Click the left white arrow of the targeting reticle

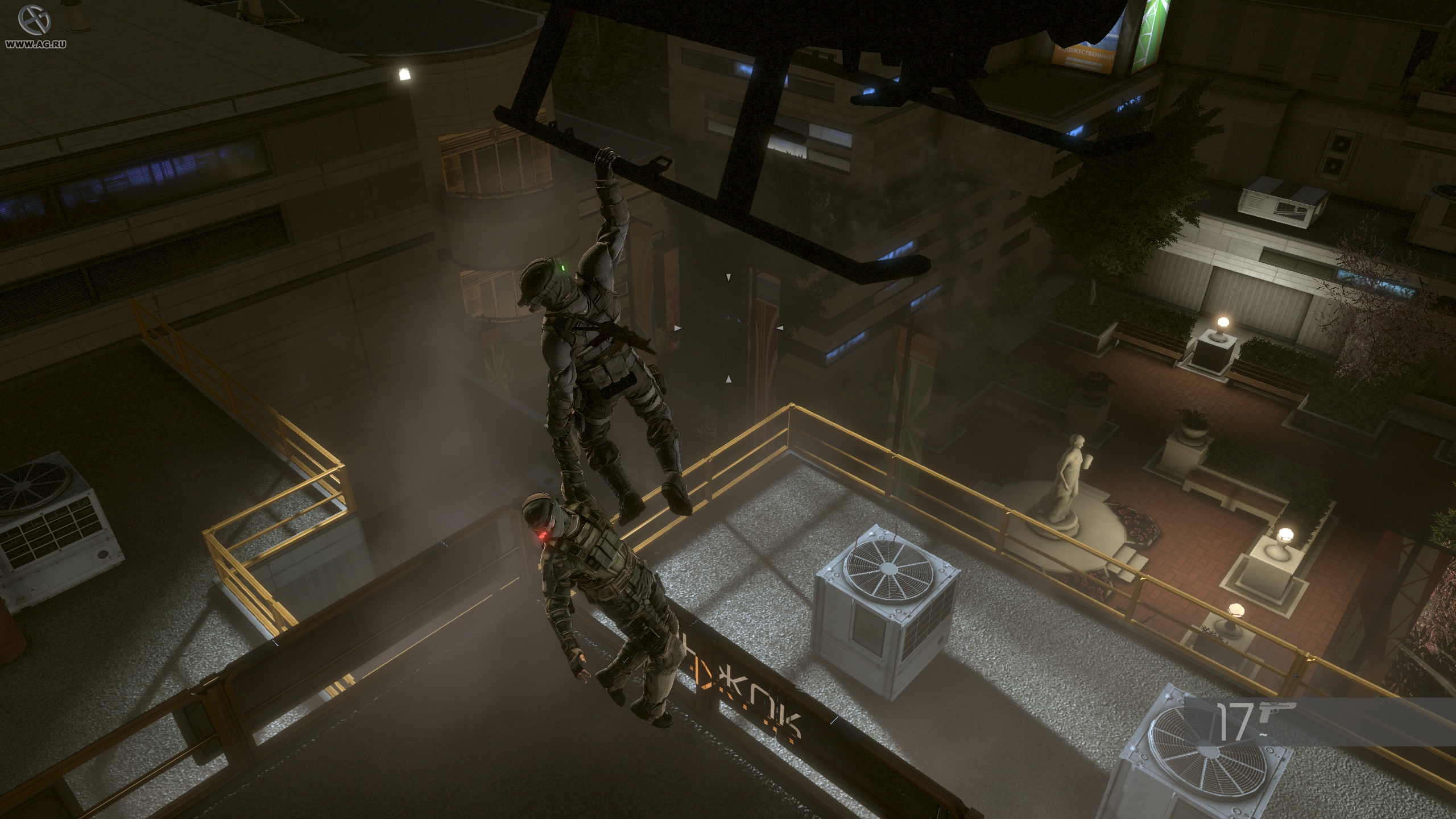tap(678, 327)
